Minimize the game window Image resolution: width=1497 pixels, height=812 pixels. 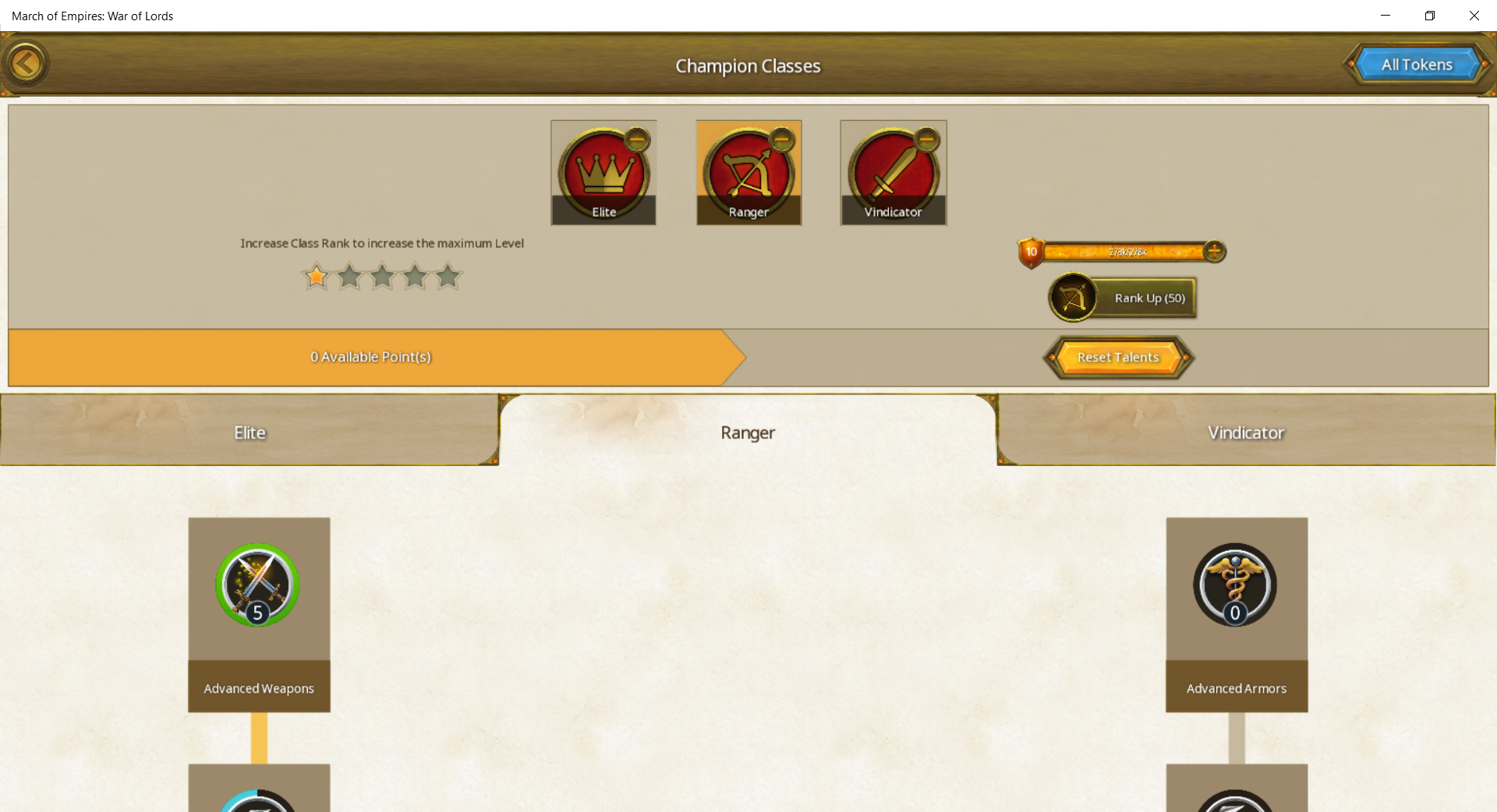pos(1386,16)
